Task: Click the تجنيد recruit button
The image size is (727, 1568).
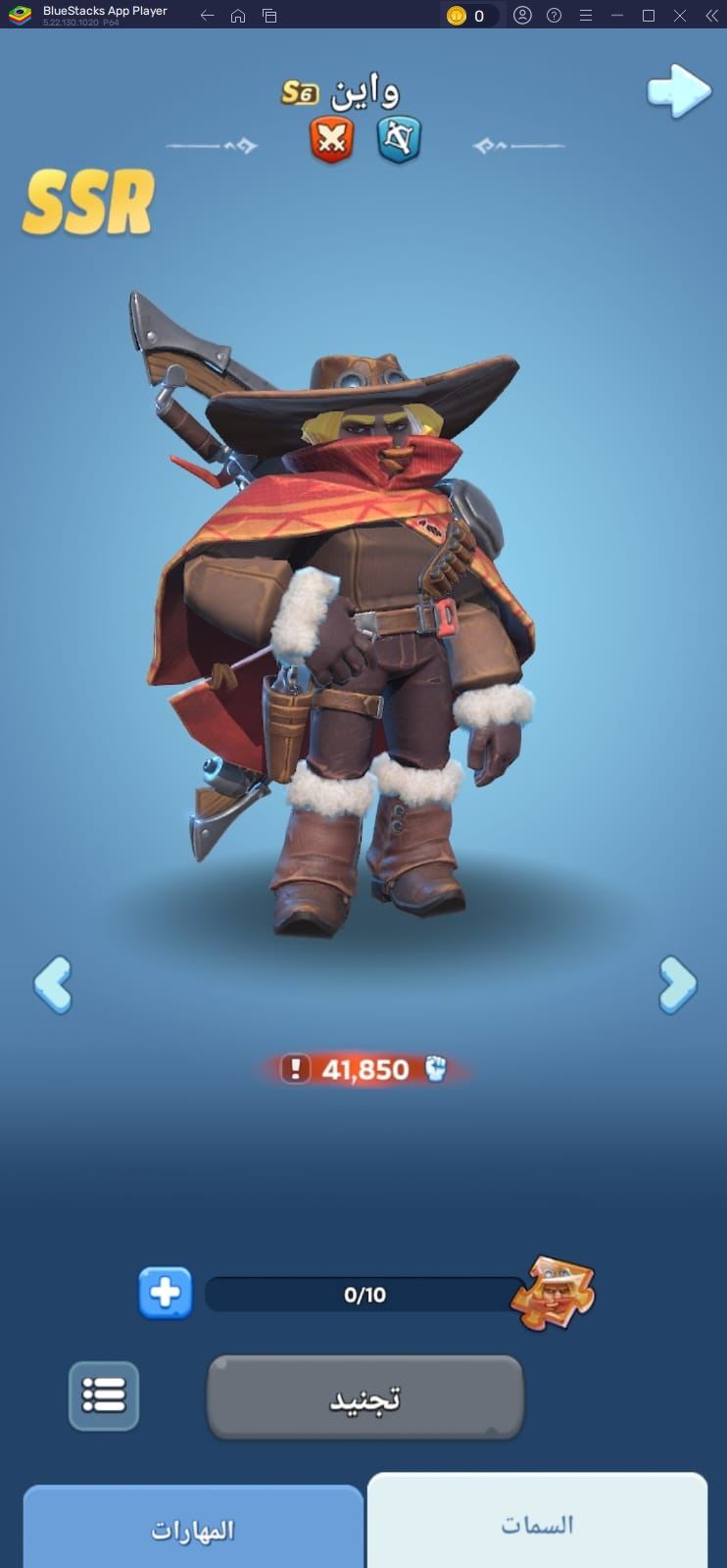Action: pyautogui.click(x=364, y=1397)
